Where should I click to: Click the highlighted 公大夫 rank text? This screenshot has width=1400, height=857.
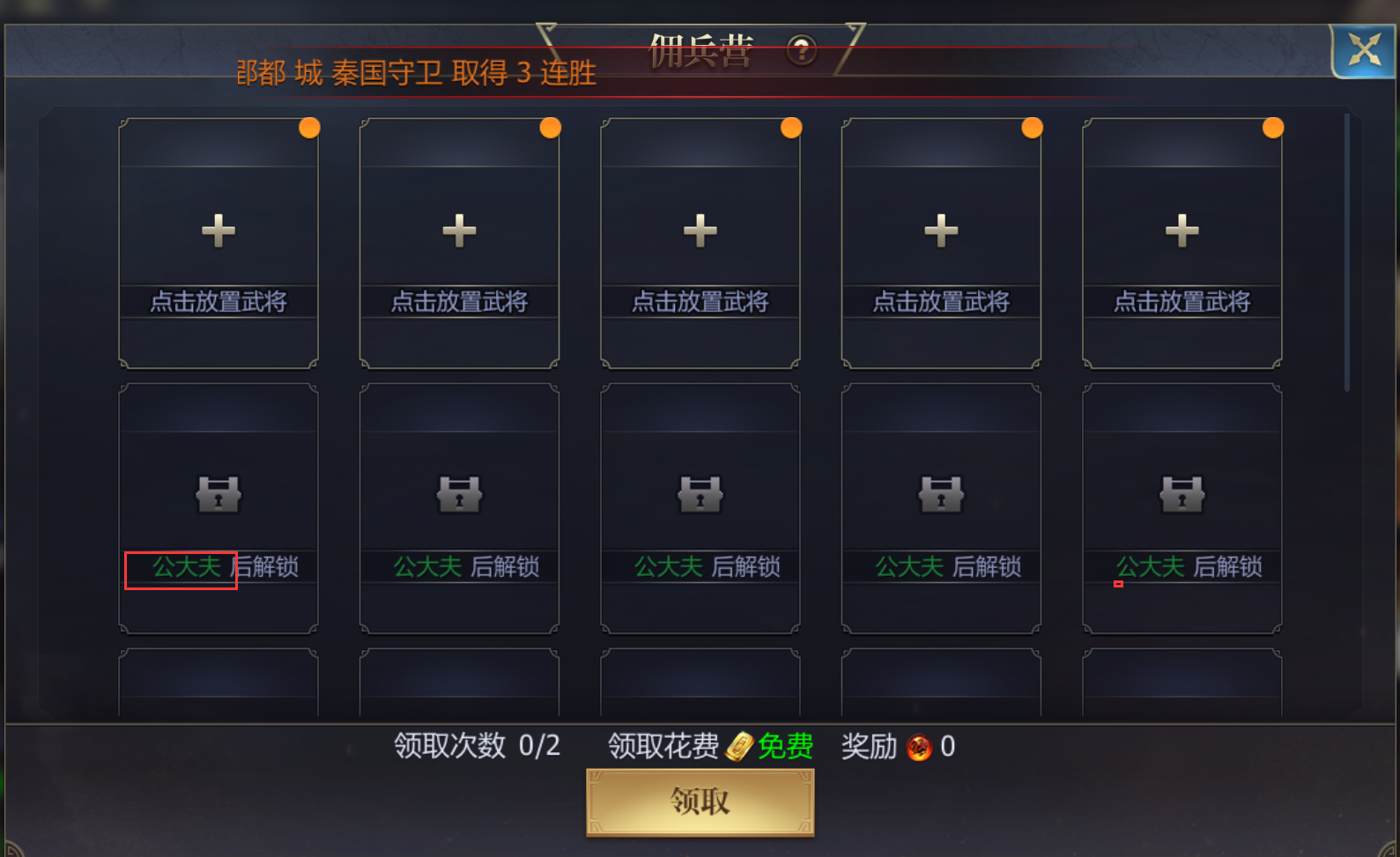[181, 568]
